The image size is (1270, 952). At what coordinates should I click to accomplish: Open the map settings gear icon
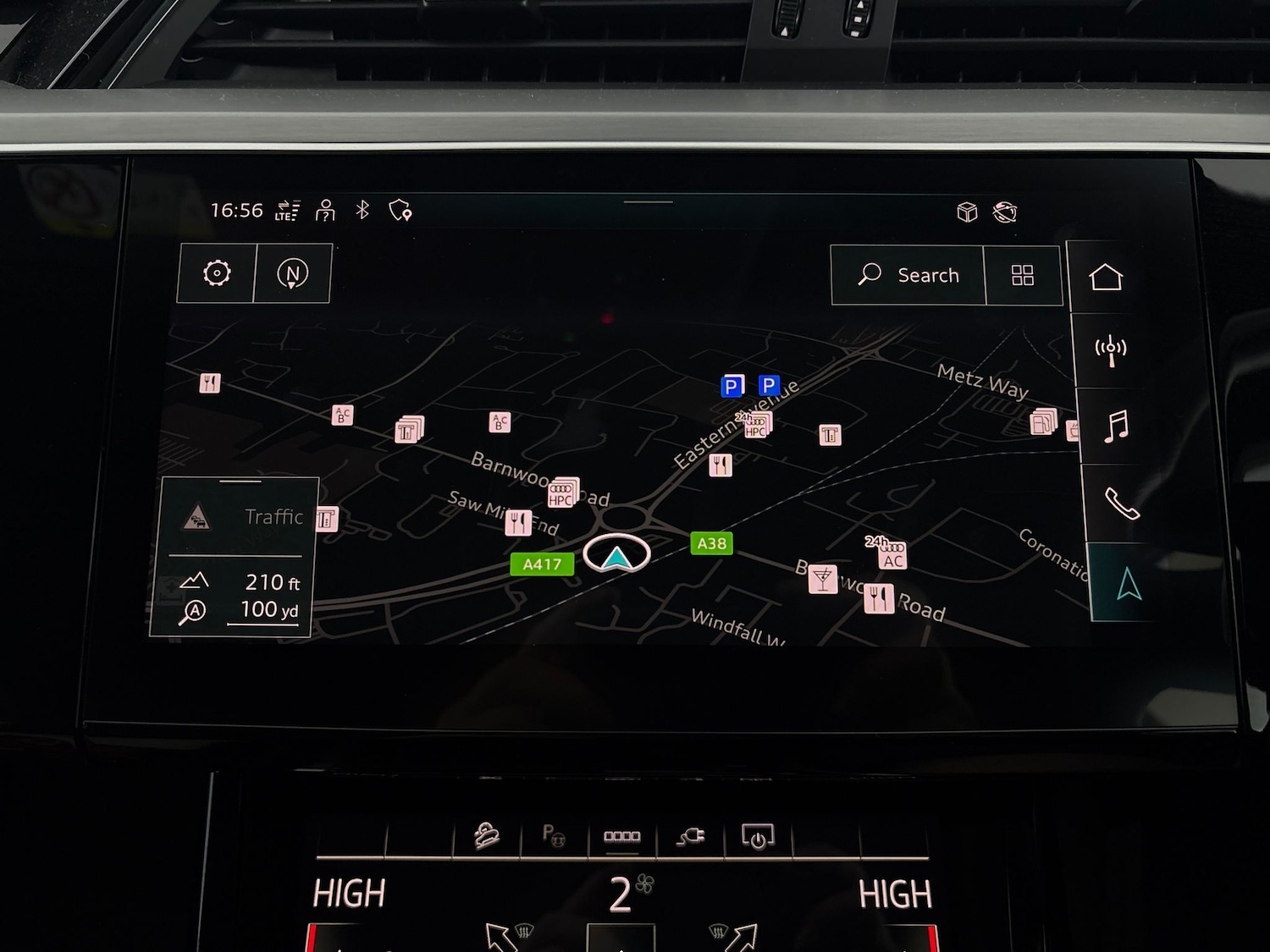tap(216, 273)
